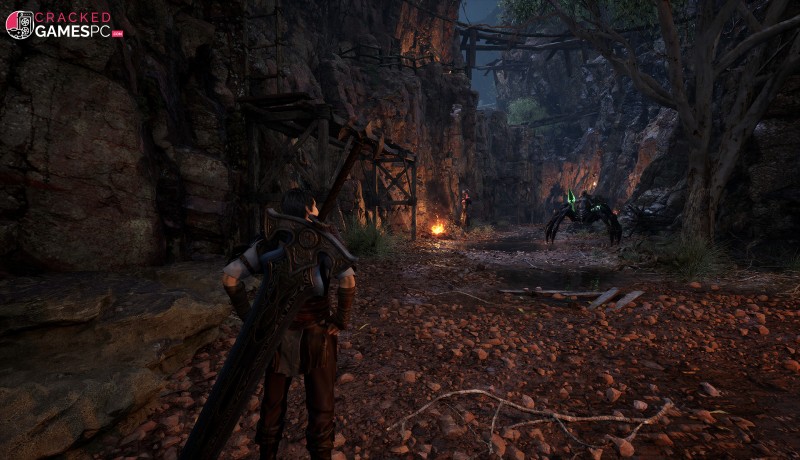Image resolution: width=800 pixels, height=460 pixels.
Task: Click the Cracked Games PC logo
Action: click(63, 24)
